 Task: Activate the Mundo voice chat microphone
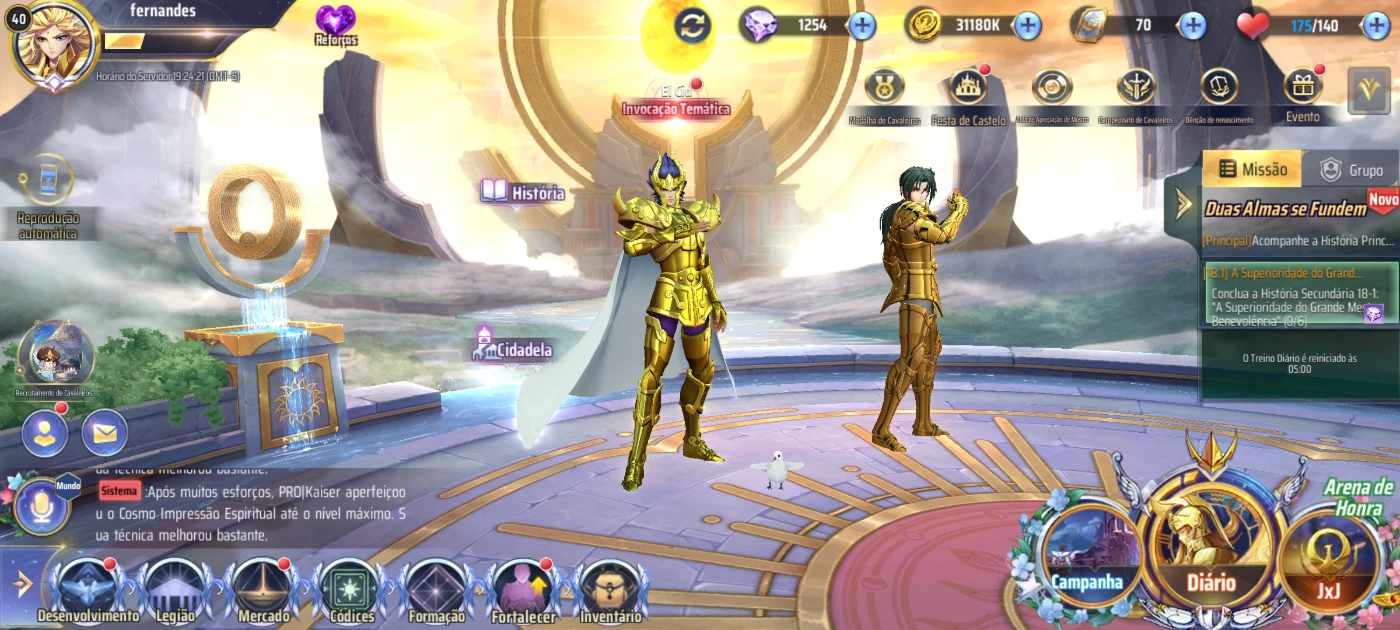click(x=42, y=508)
